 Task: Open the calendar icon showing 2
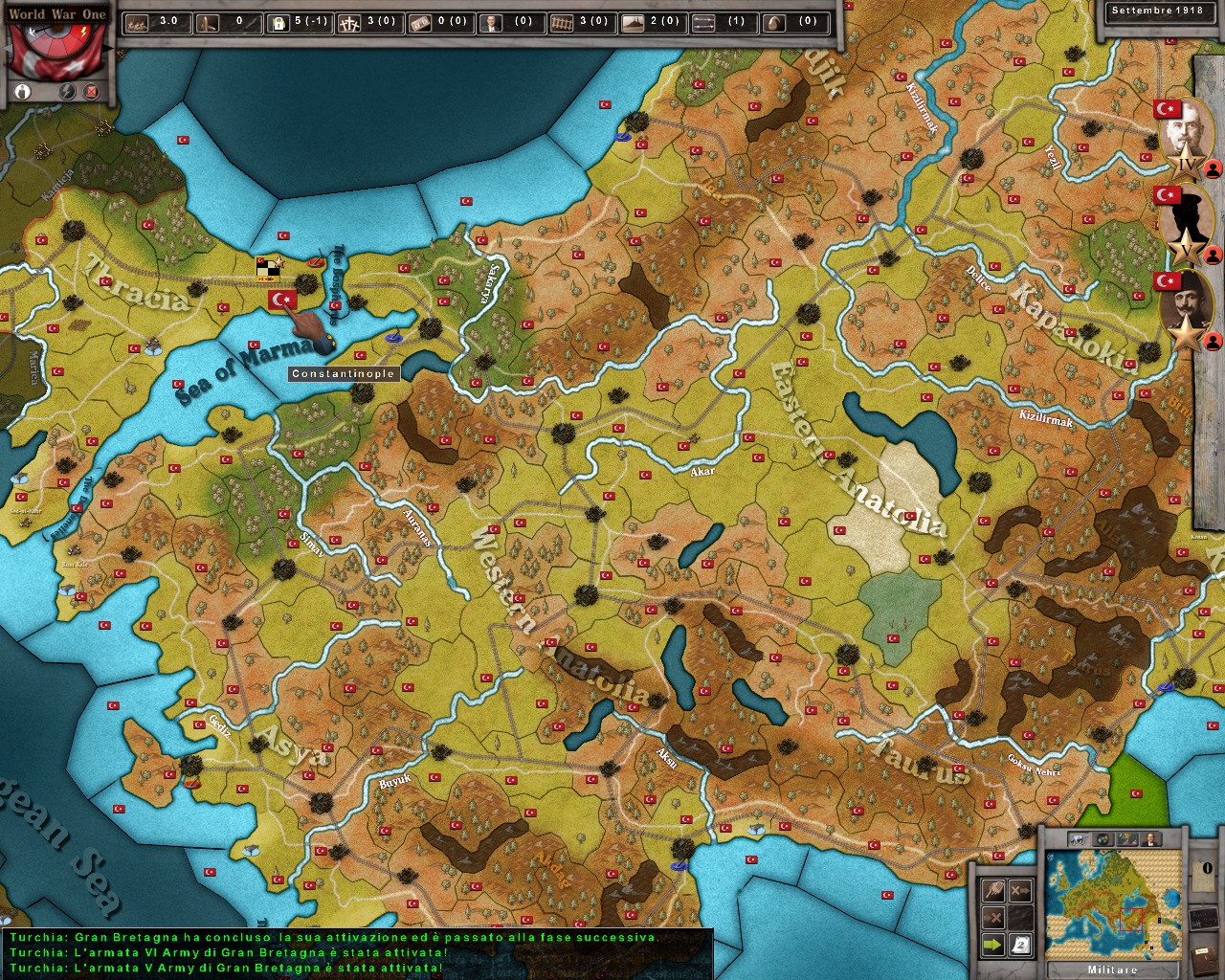point(1021,946)
